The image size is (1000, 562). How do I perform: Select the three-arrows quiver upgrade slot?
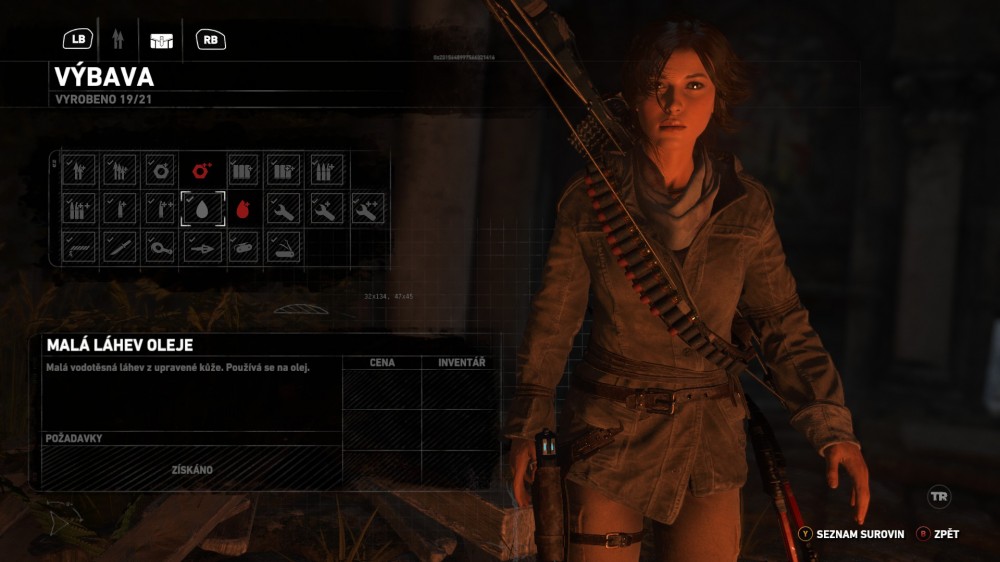[x=121, y=170]
